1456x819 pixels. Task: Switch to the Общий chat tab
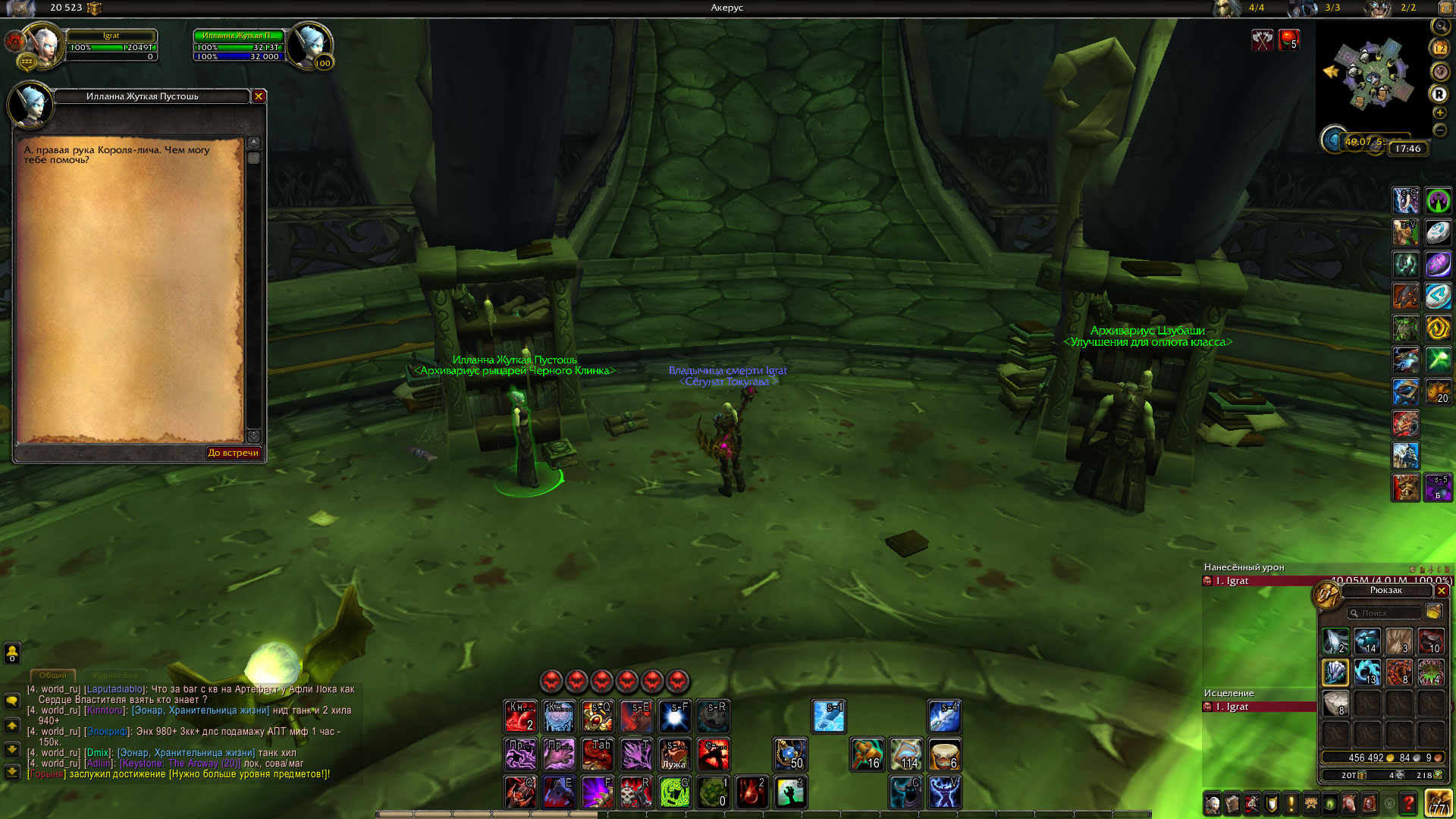point(53,675)
